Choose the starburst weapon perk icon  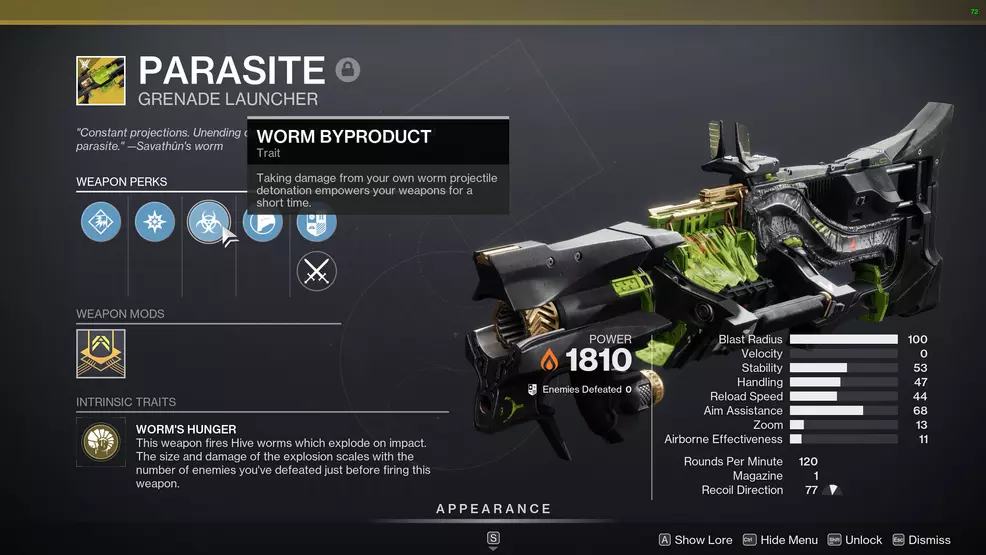click(154, 221)
